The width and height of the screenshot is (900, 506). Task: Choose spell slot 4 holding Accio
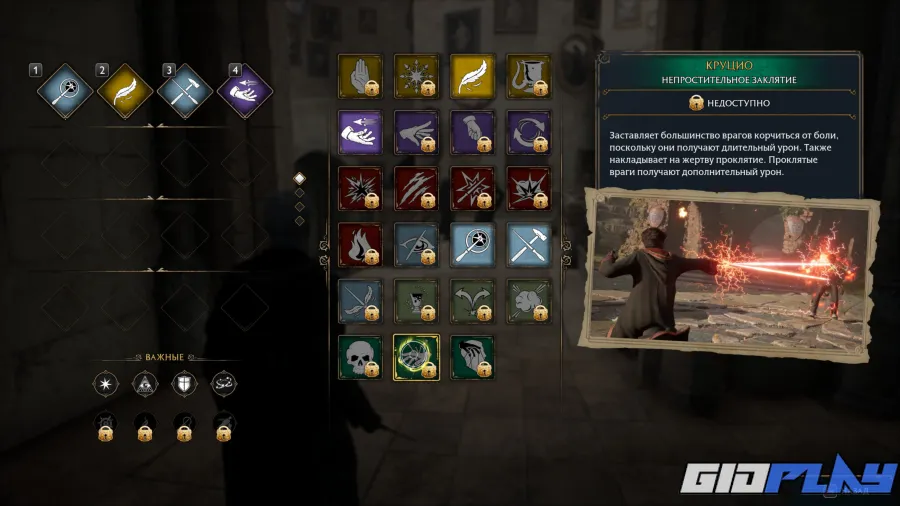(x=245, y=92)
